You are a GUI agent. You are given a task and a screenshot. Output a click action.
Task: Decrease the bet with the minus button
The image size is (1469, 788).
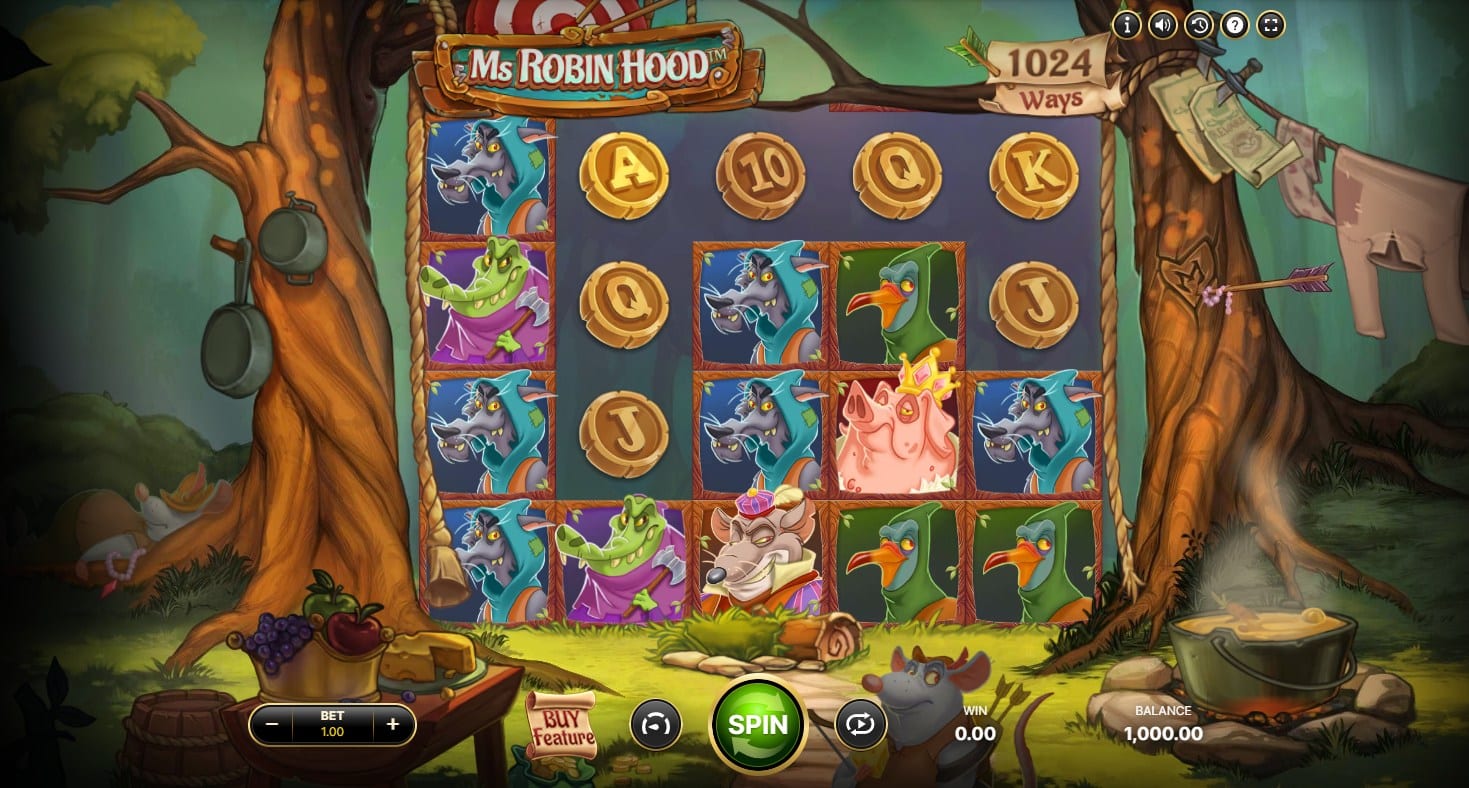(x=270, y=724)
